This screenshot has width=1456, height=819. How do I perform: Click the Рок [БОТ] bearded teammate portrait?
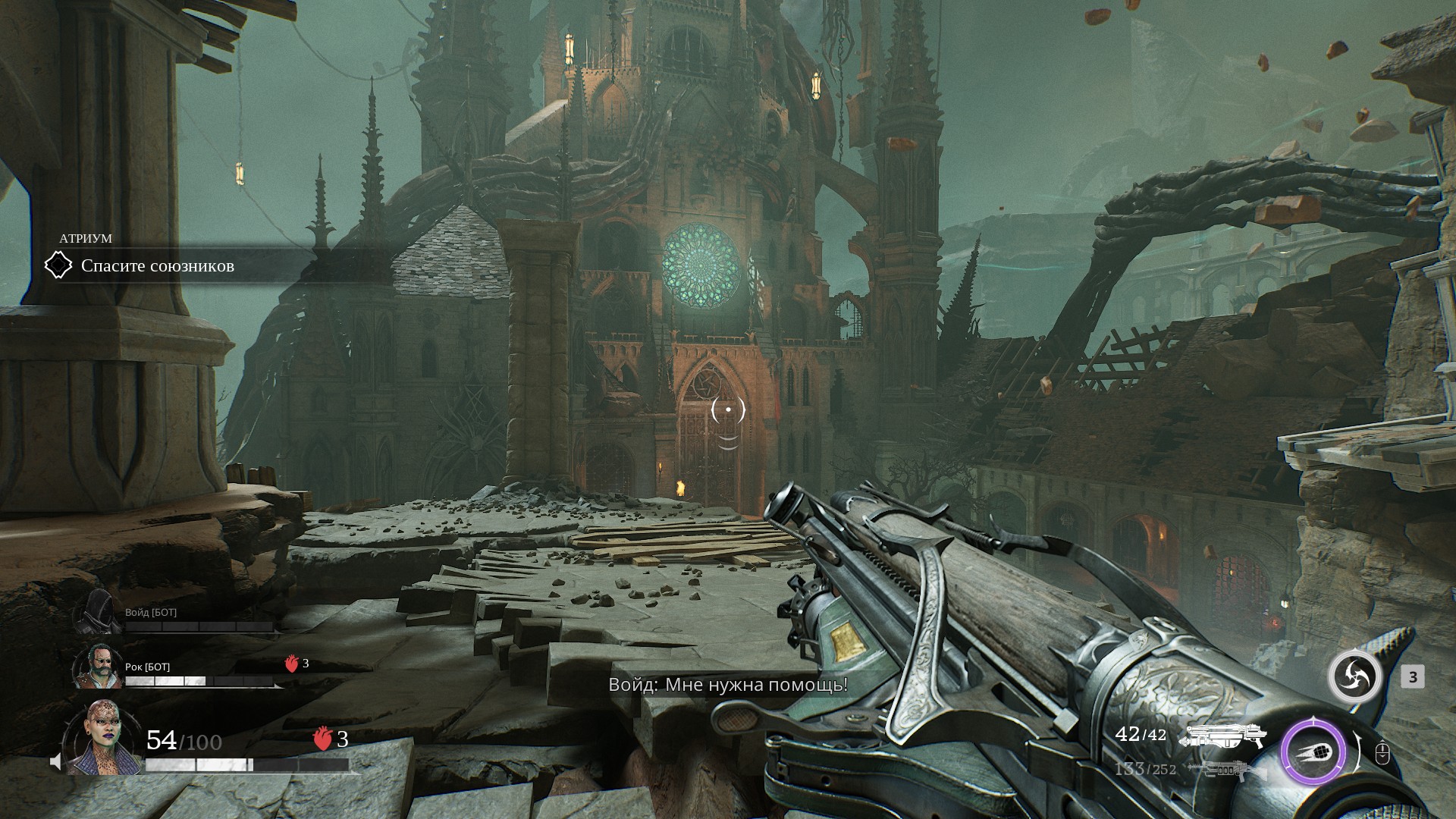(x=98, y=666)
